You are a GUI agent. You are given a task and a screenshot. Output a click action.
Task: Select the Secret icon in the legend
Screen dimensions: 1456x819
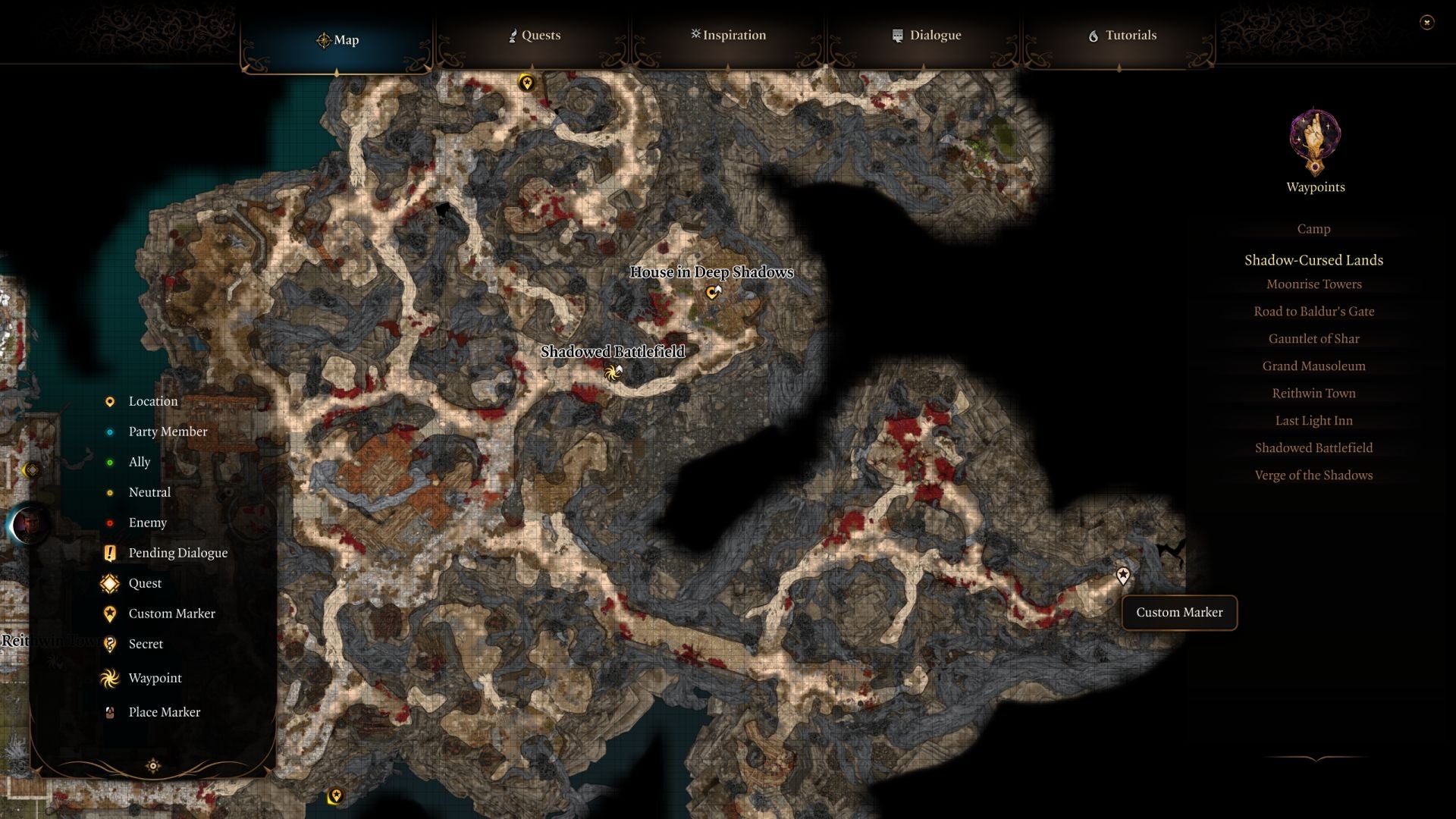click(109, 644)
